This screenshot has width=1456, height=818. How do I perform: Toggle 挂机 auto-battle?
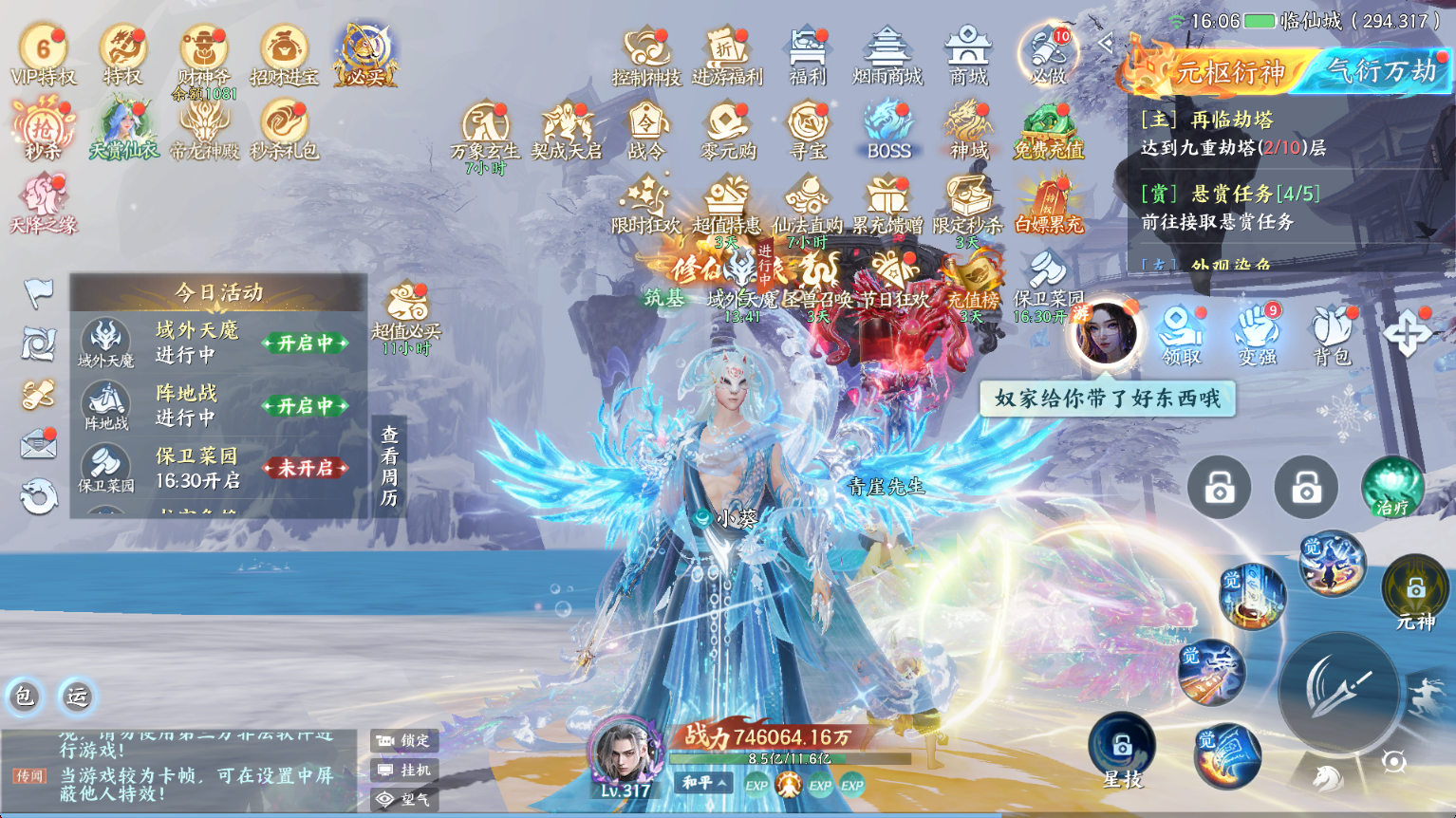[x=405, y=771]
